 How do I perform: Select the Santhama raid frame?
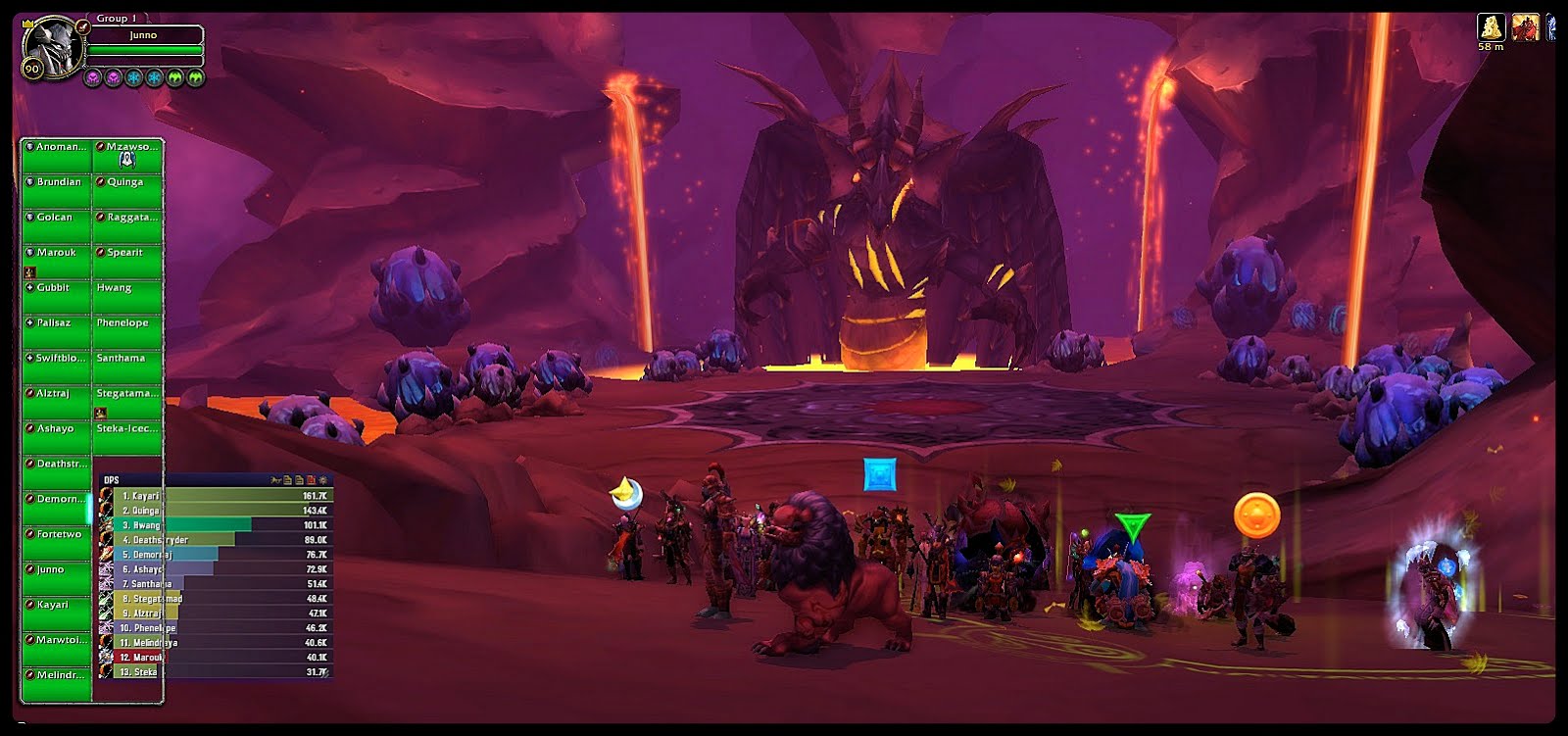click(x=127, y=367)
